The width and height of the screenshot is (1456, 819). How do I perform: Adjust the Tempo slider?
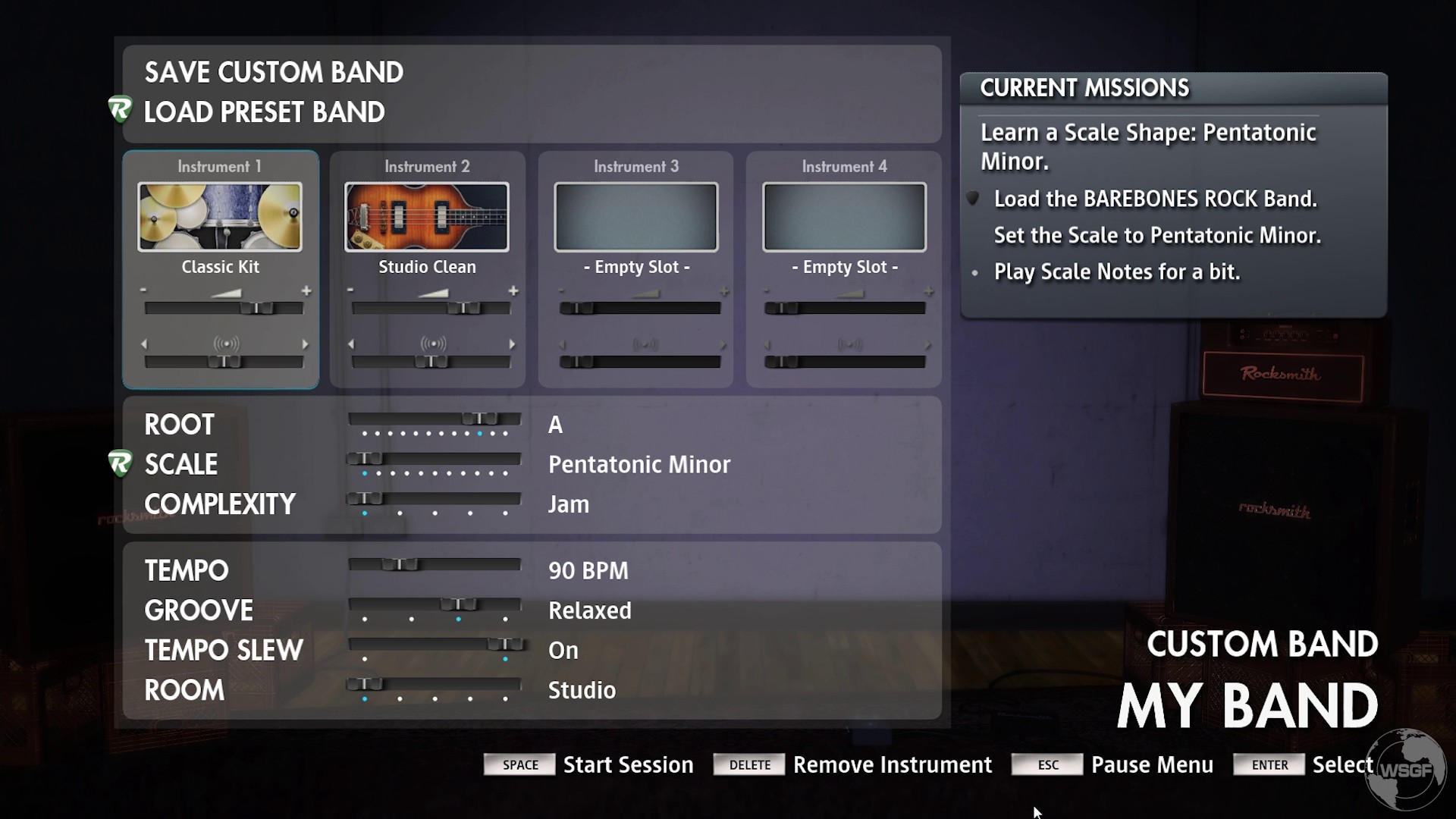[400, 564]
